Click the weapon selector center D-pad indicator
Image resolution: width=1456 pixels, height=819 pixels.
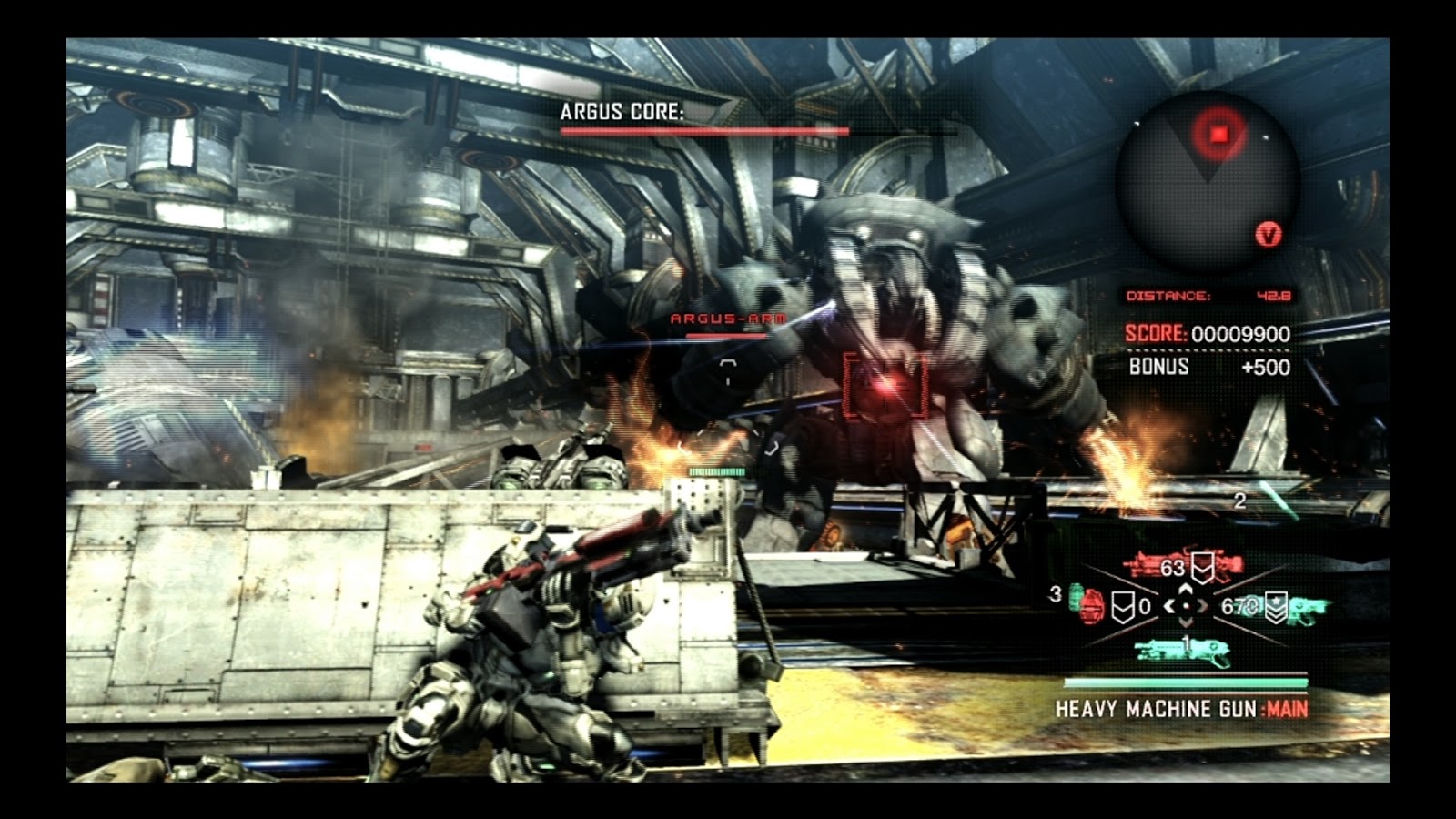pyautogui.click(x=1185, y=605)
